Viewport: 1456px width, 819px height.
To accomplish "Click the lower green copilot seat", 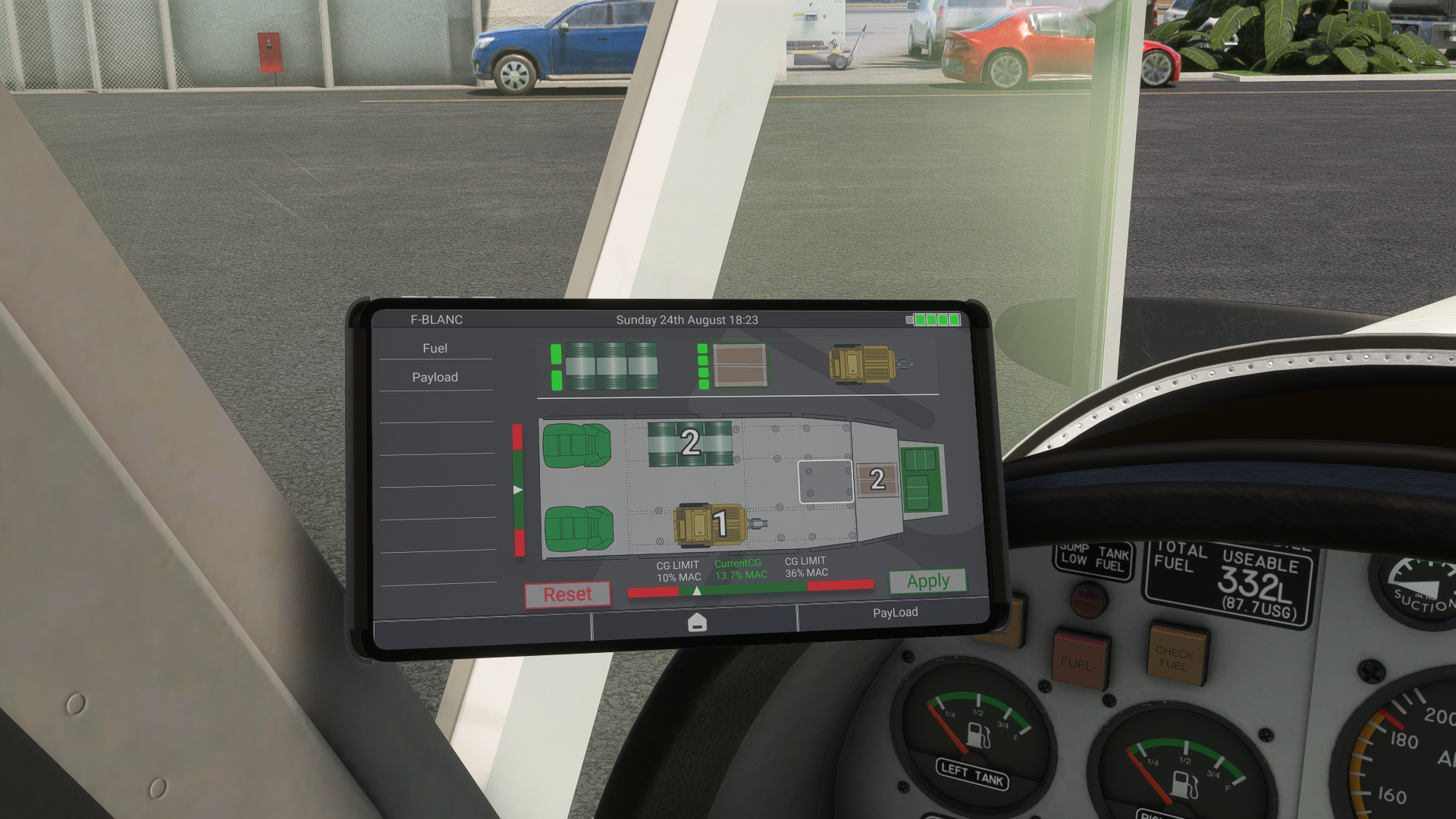I will (x=579, y=528).
